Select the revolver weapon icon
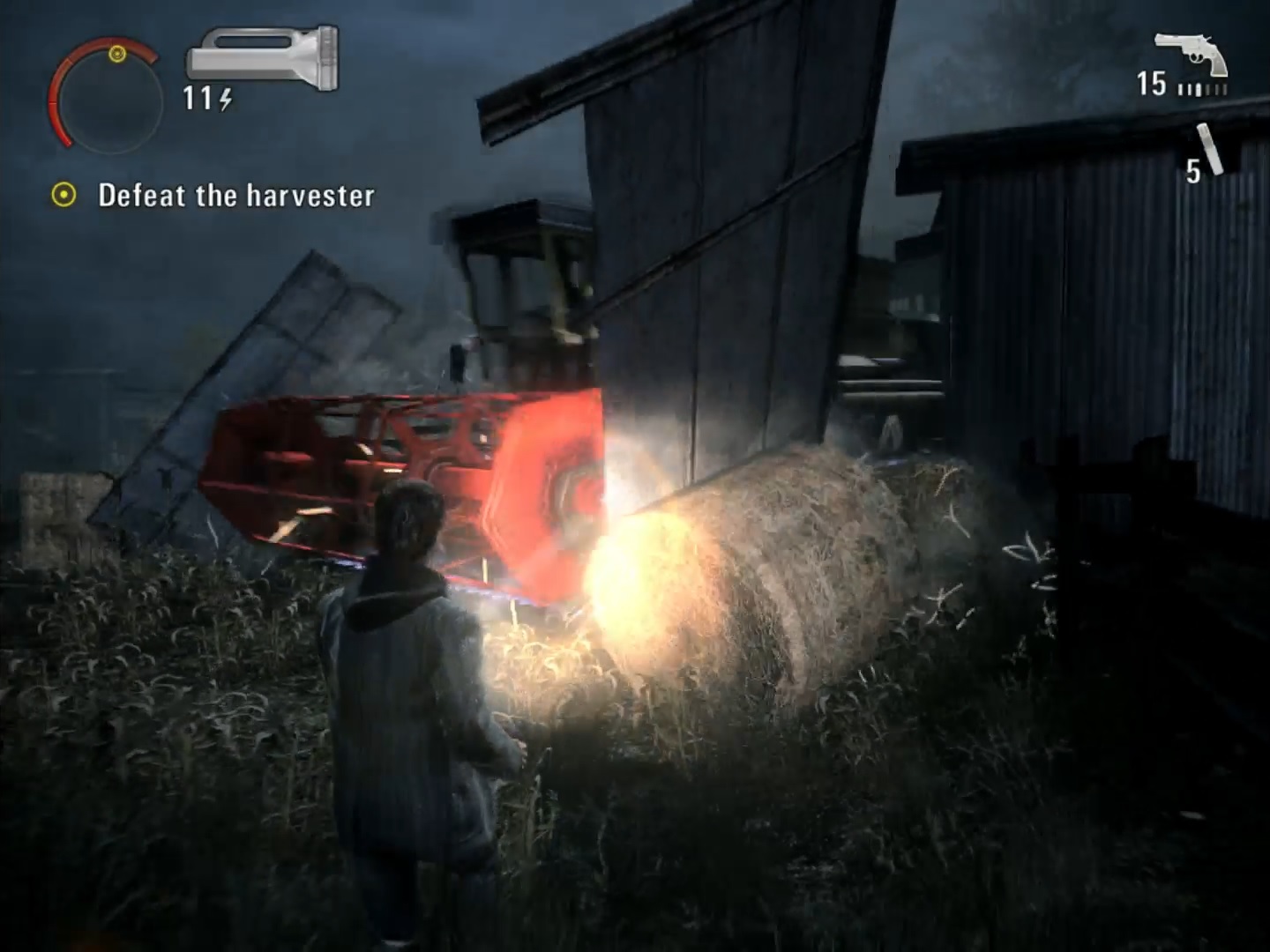This screenshot has height=952, width=1270. (1192, 54)
